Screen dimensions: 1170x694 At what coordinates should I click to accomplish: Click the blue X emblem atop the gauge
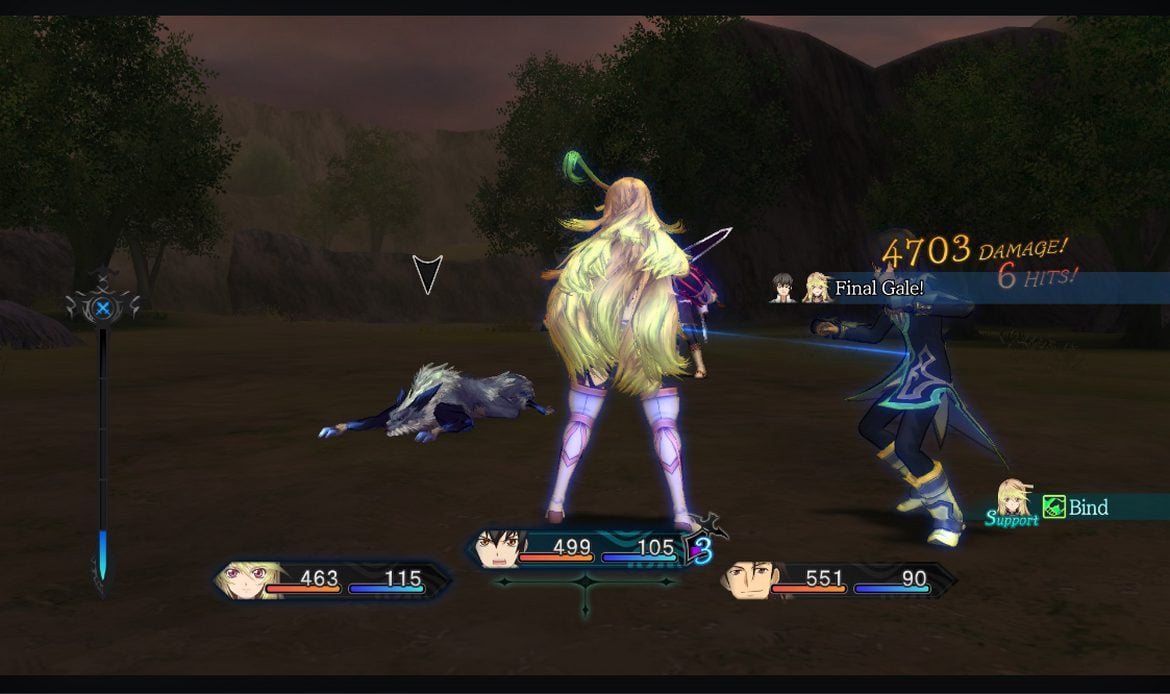tap(103, 308)
